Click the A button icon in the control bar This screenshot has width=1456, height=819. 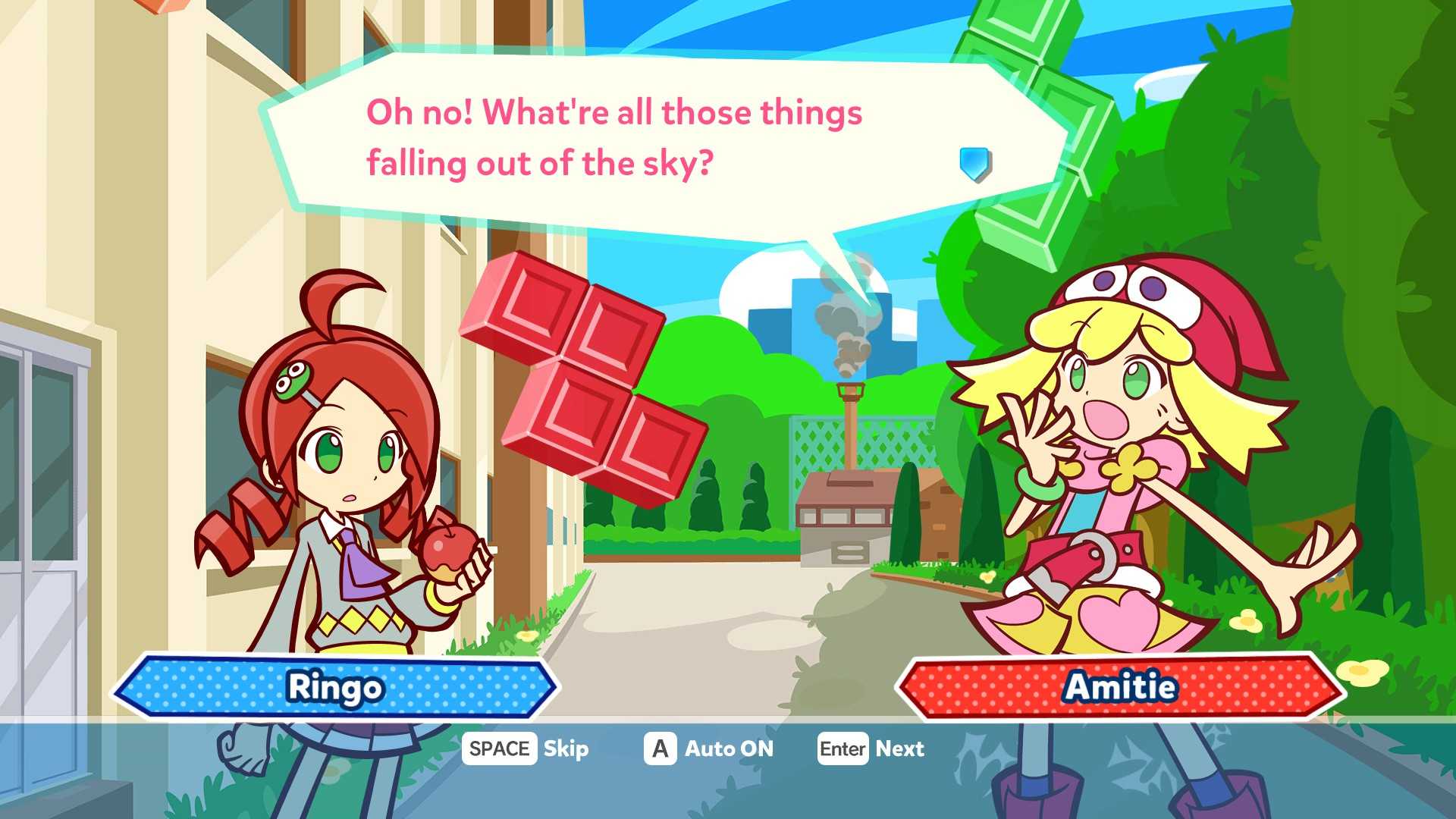pos(659,749)
